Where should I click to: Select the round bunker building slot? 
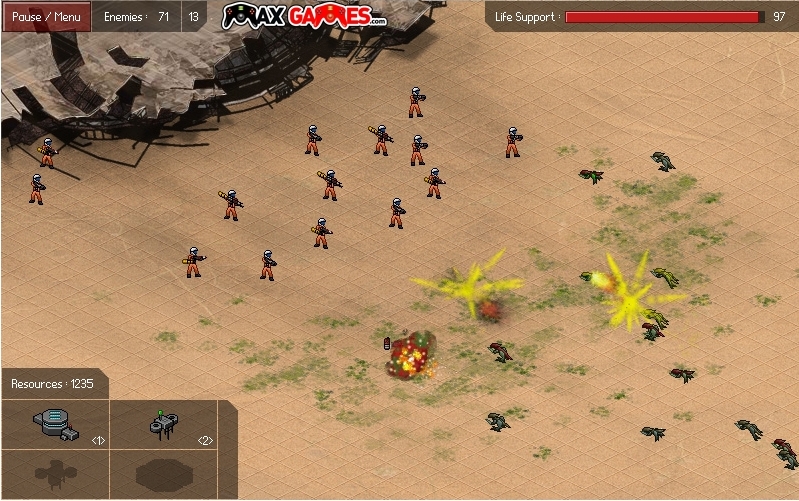(x=56, y=424)
